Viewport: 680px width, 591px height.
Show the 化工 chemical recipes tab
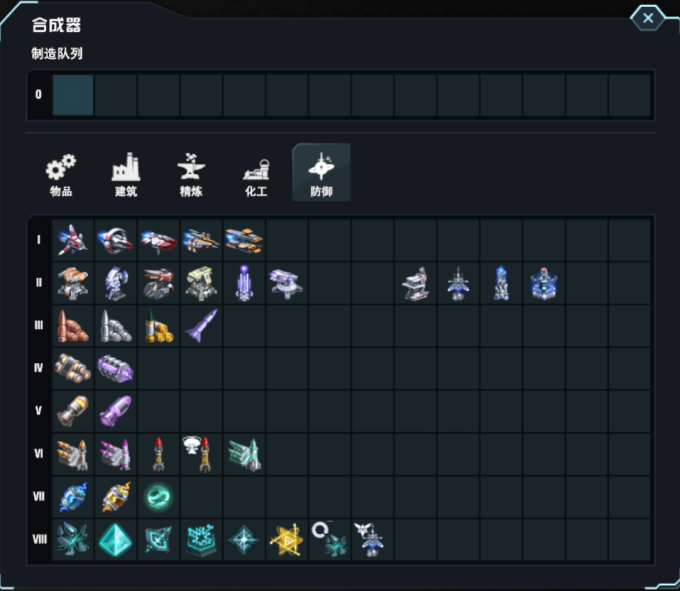[256, 173]
